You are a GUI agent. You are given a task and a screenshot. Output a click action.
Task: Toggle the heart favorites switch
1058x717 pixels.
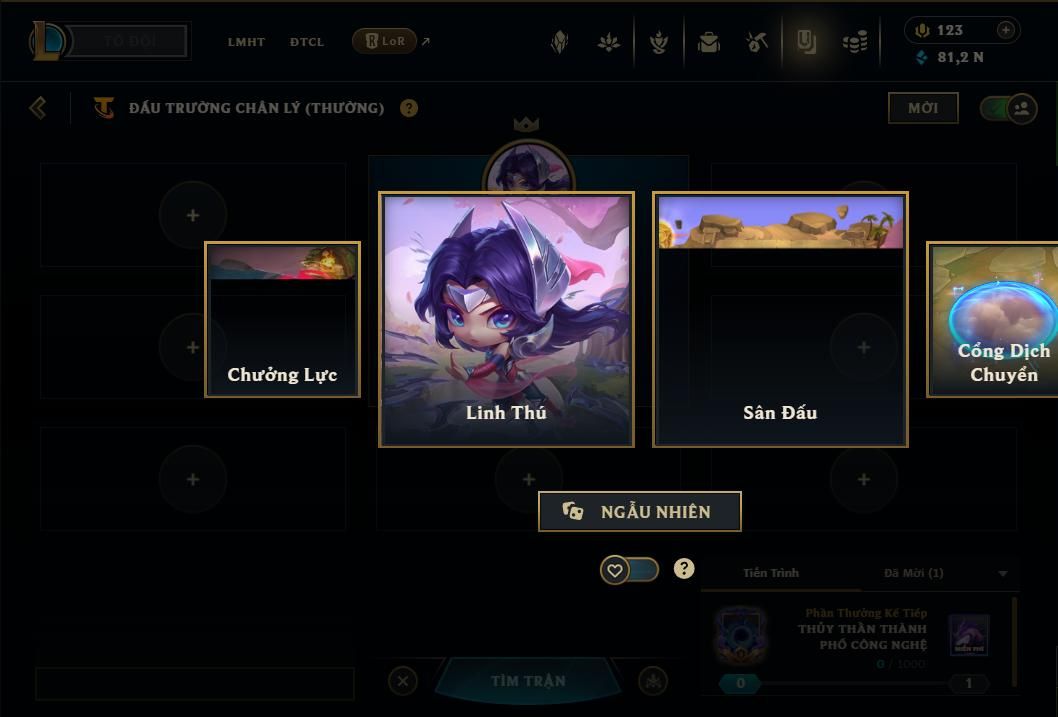click(x=629, y=570)
